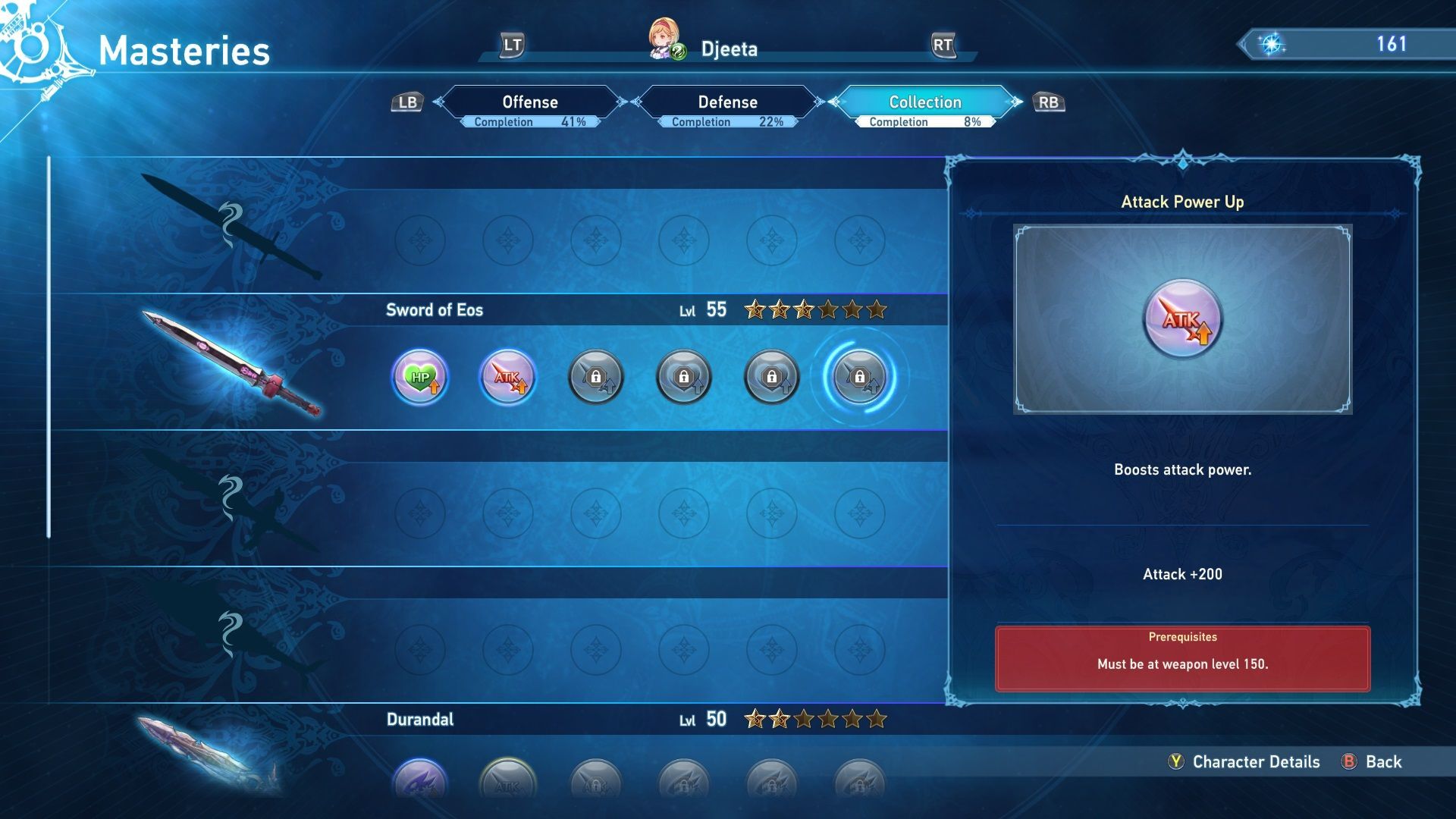Click the first locked mastery node
Image resolution: width=1456 pixels, height=819 pixels.
pos(595,377)
